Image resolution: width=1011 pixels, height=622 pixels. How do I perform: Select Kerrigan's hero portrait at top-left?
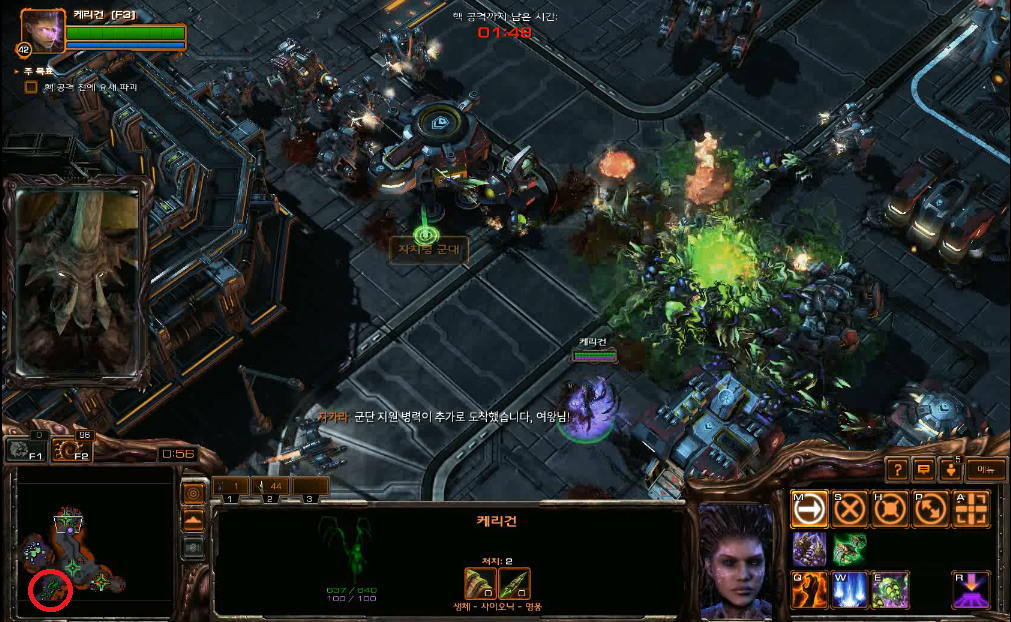tap(41, 31)
